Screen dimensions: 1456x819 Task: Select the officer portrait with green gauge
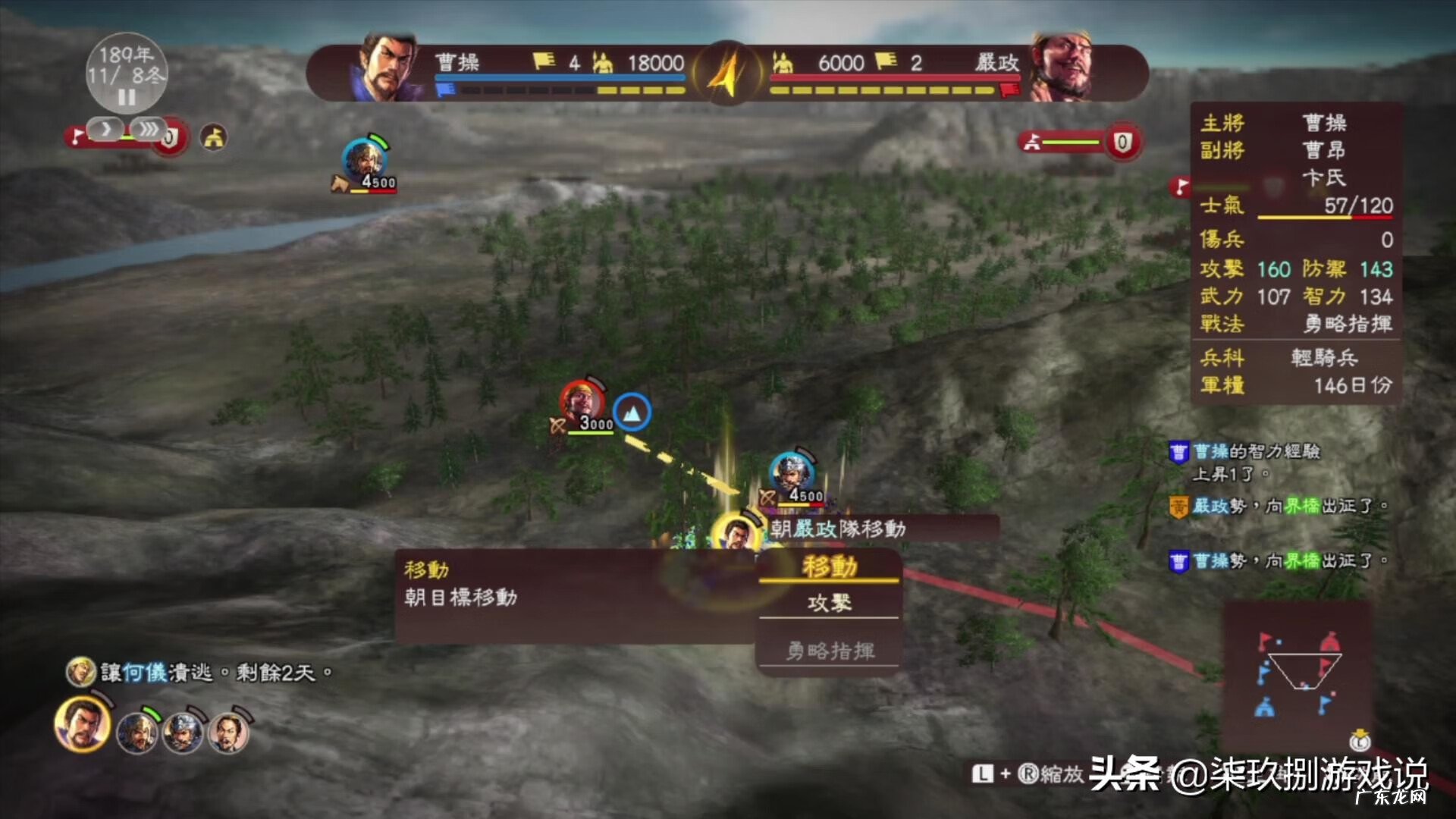click(x=137, y=731)
